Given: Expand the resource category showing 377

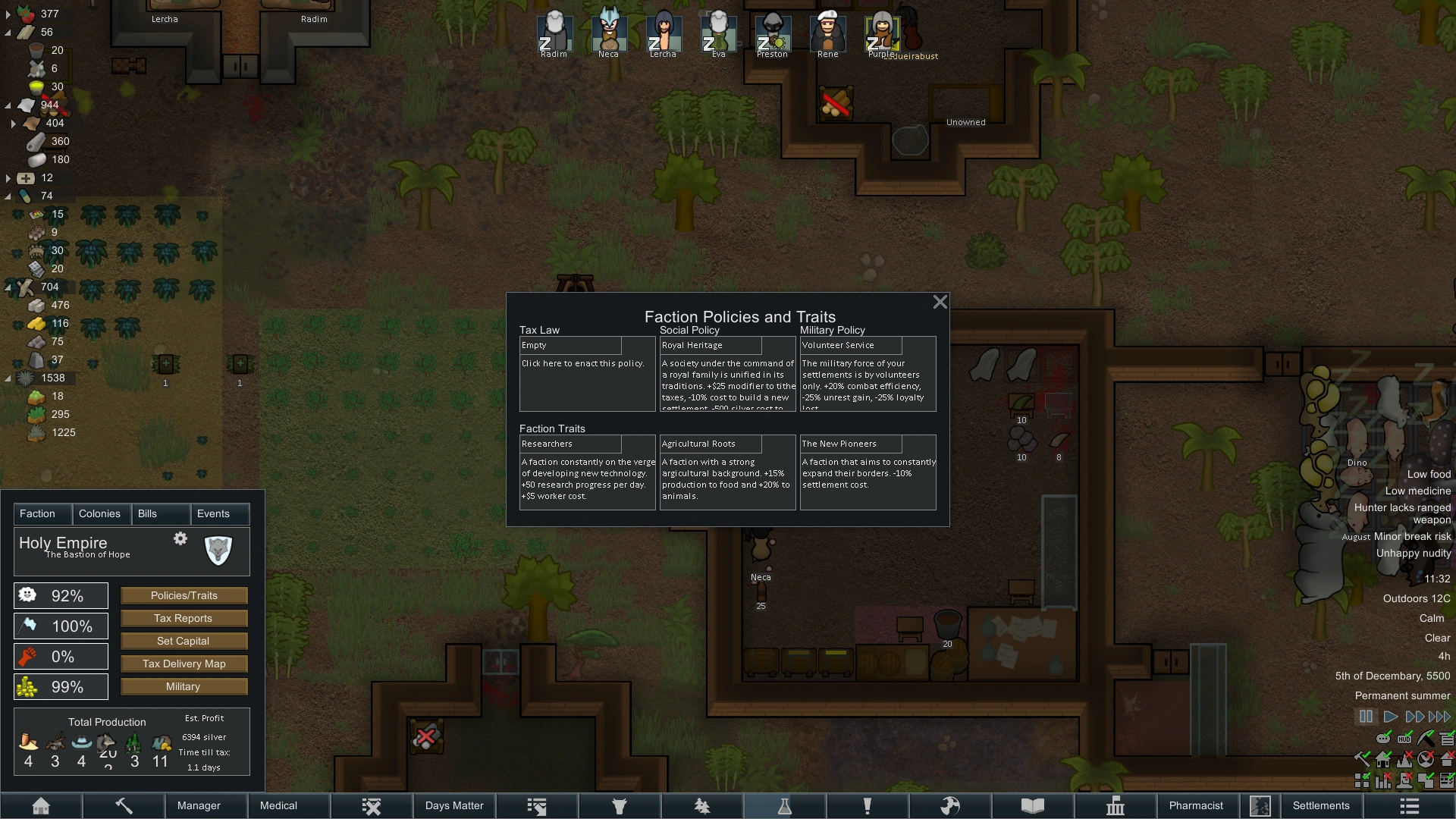Looking at the screenshot, I should tap(9, 14).
